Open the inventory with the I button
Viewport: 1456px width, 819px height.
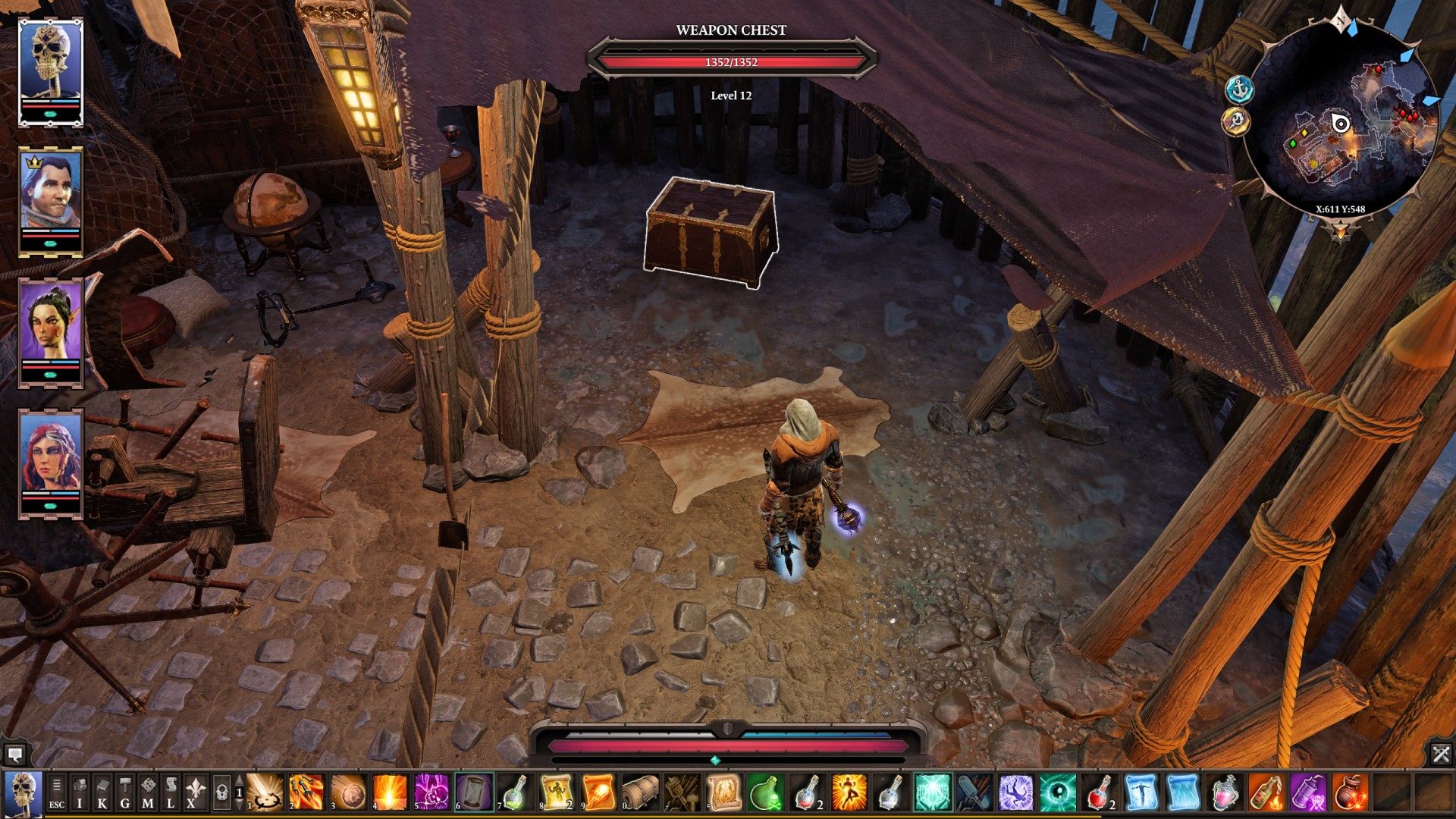point(80,793)
